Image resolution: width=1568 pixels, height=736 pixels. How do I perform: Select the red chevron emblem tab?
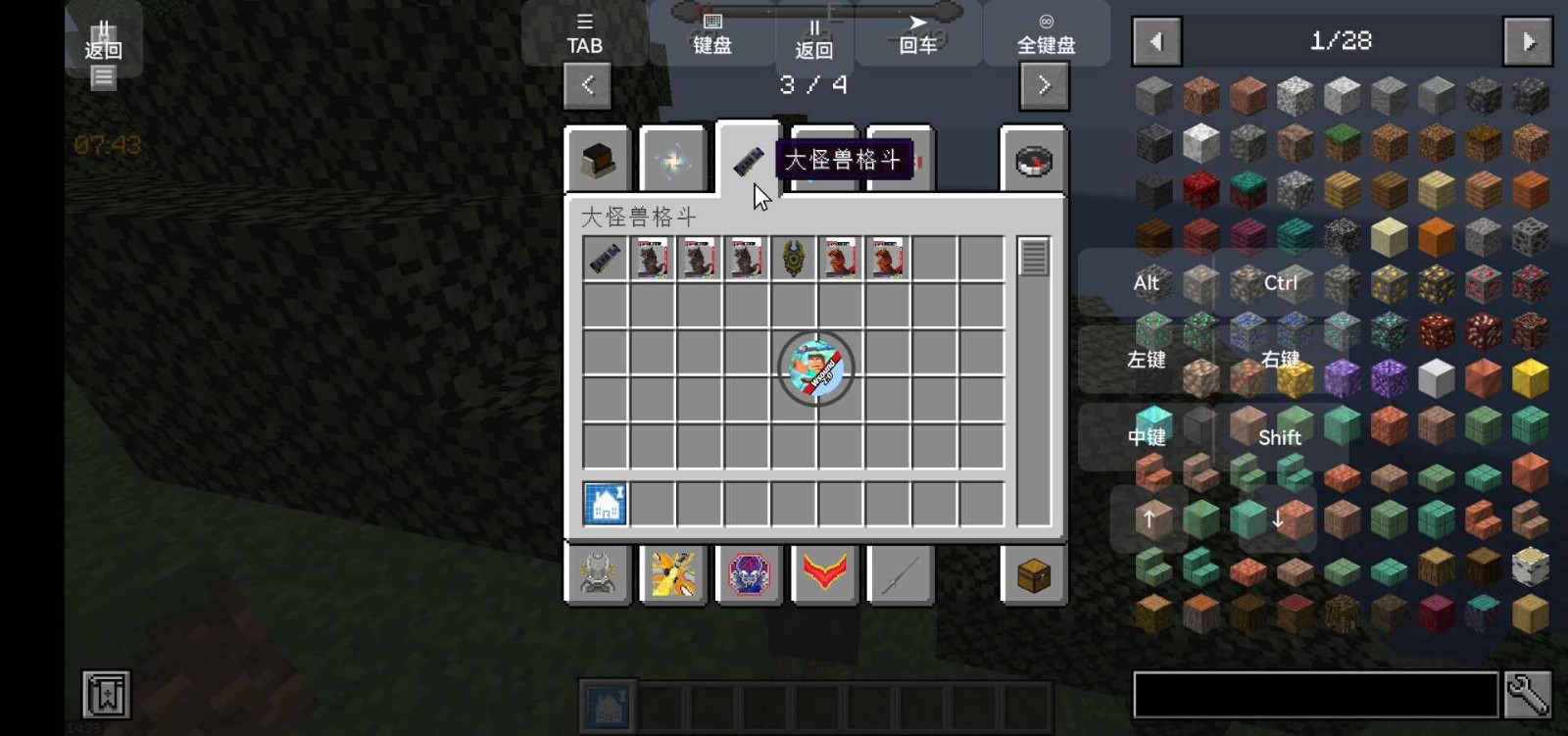(824, 573)
